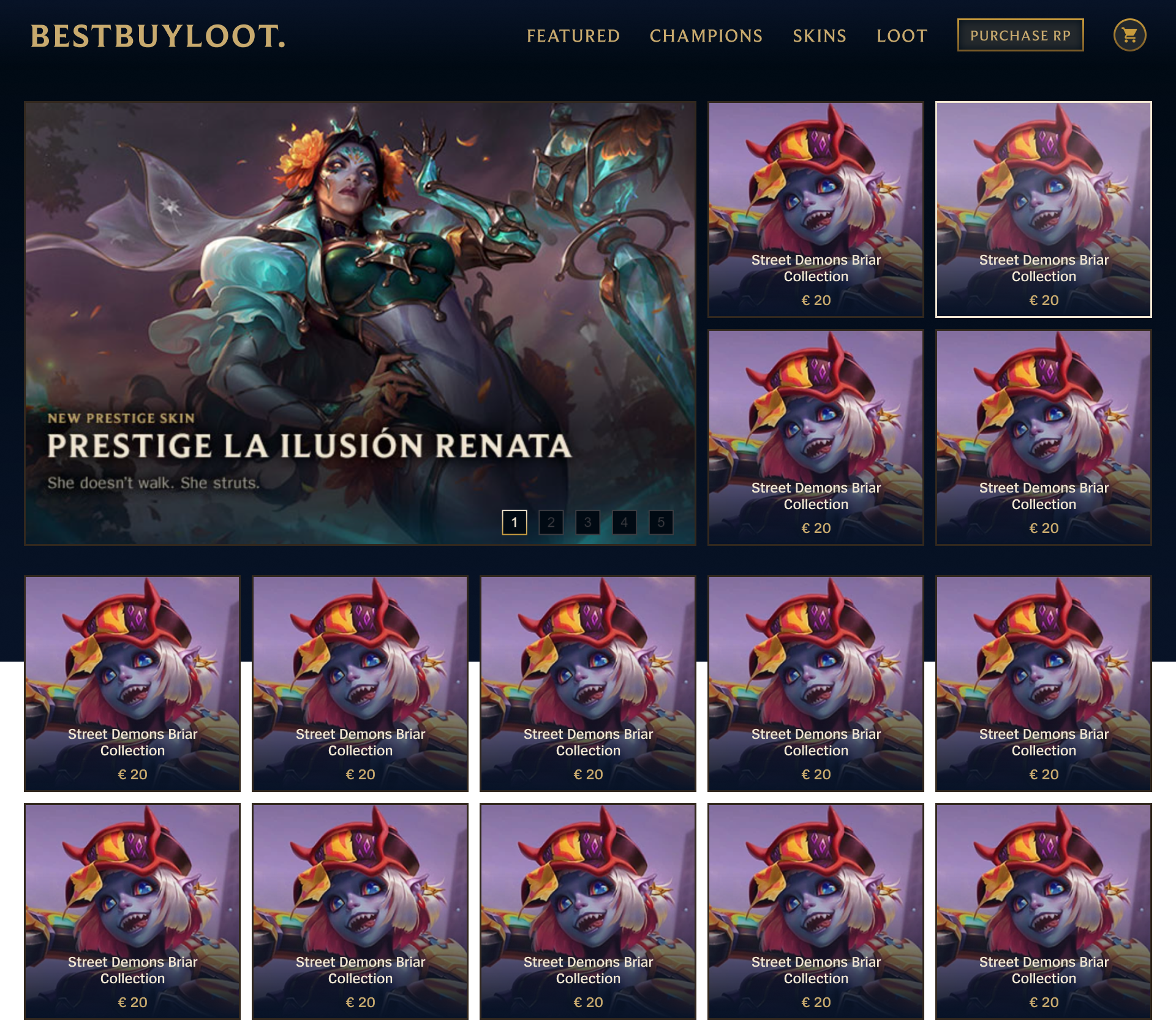Screen dimensions: 1176x1020
Task: Switch to the LOOT section
Action: (901, 36)
